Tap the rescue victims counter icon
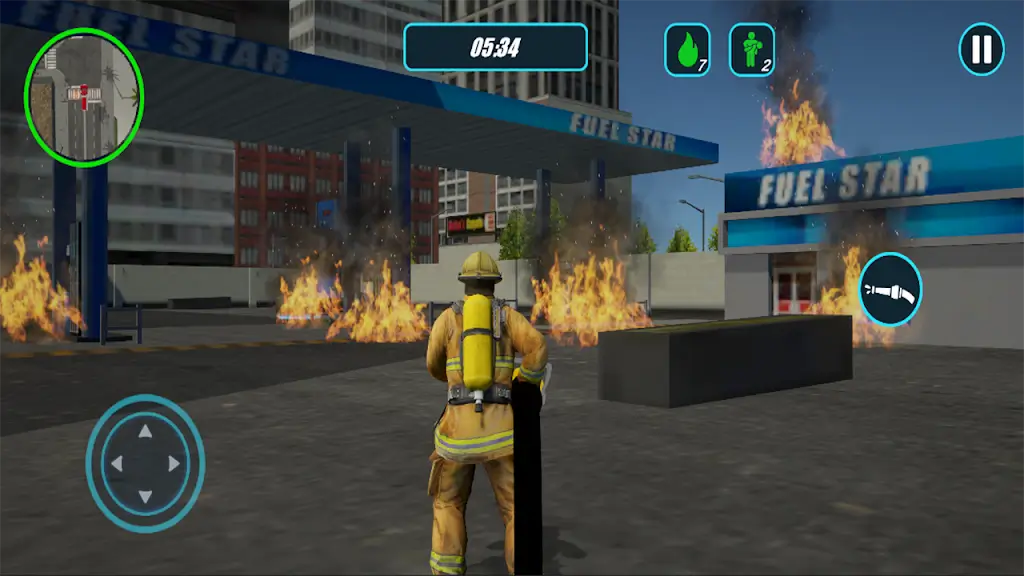This screenshot has width=1024, height=576. [751, 50]
